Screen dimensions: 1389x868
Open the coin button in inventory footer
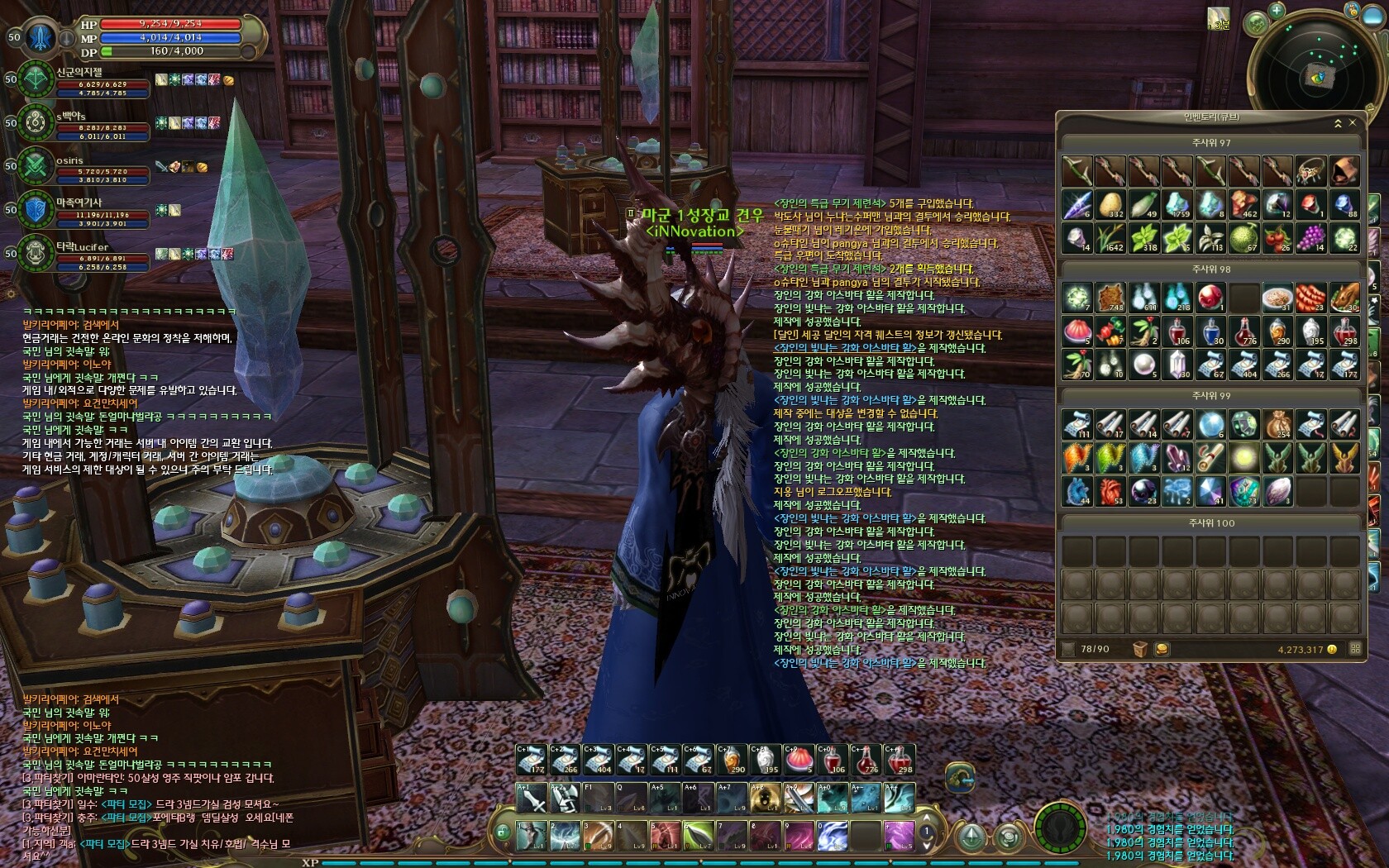(x=1162, y=649)
